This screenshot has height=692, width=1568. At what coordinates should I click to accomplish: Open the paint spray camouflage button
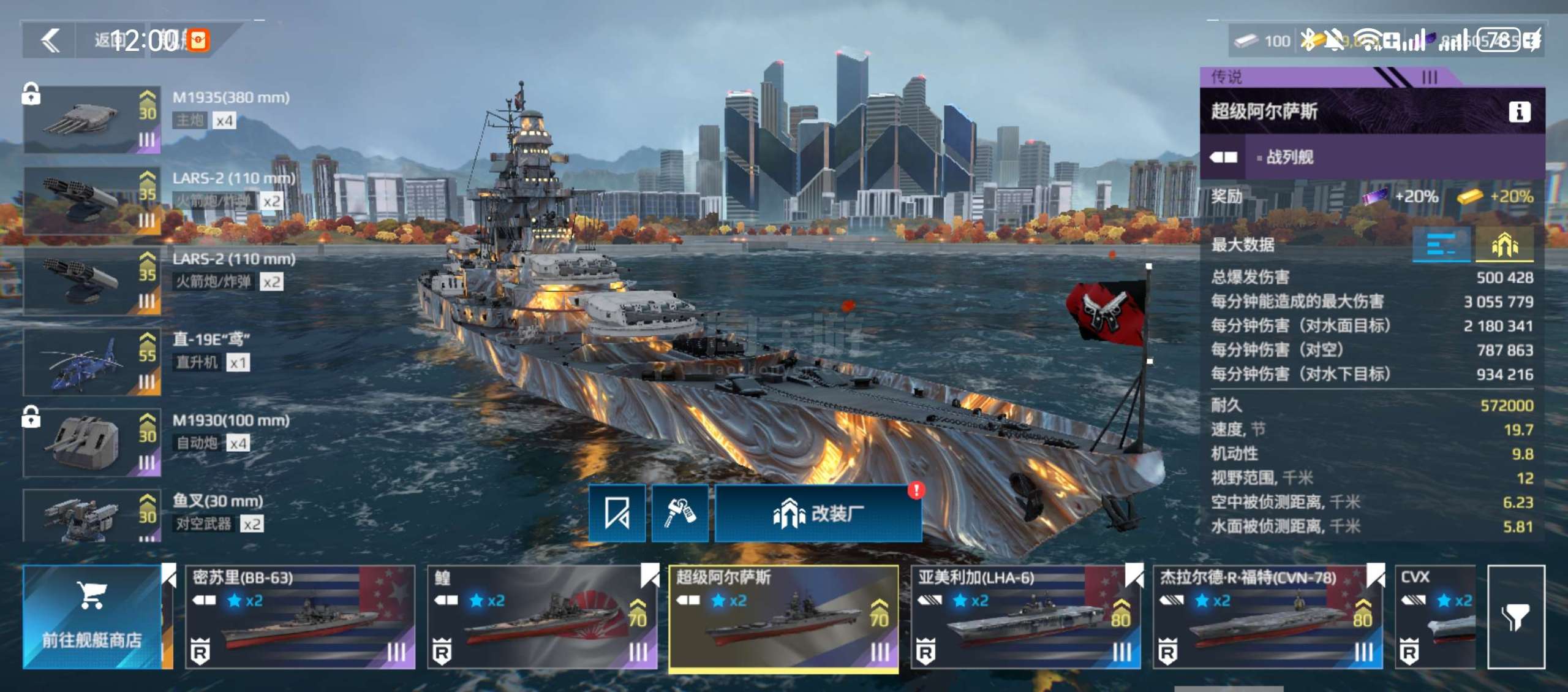[x=679, y=513]
